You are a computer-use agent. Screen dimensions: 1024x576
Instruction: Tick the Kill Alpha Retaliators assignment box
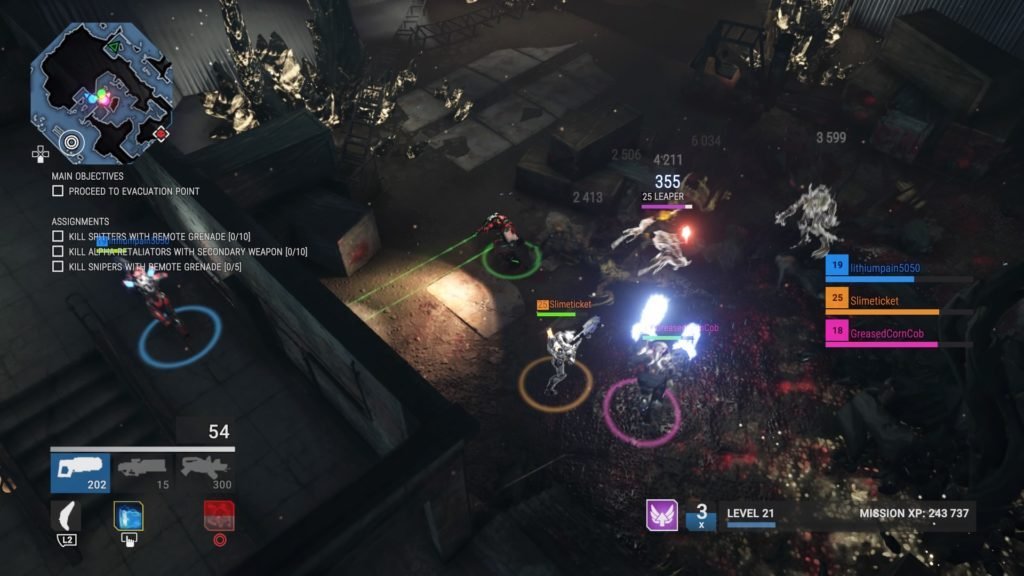coord(58,251)
